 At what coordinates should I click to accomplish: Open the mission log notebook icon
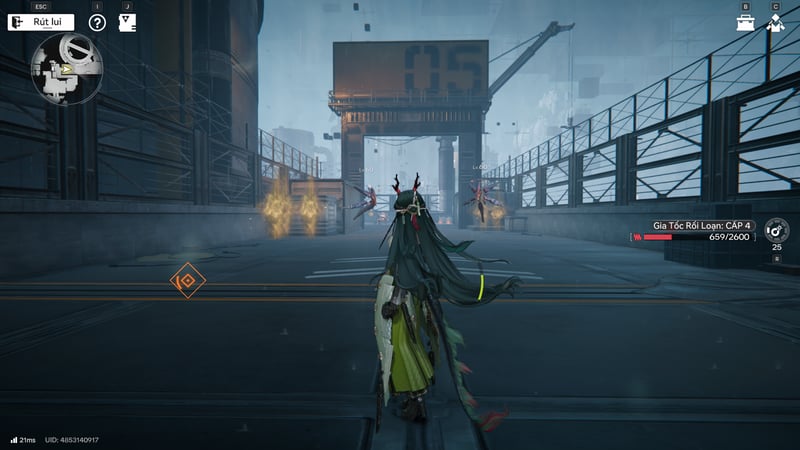pos(127,22)
